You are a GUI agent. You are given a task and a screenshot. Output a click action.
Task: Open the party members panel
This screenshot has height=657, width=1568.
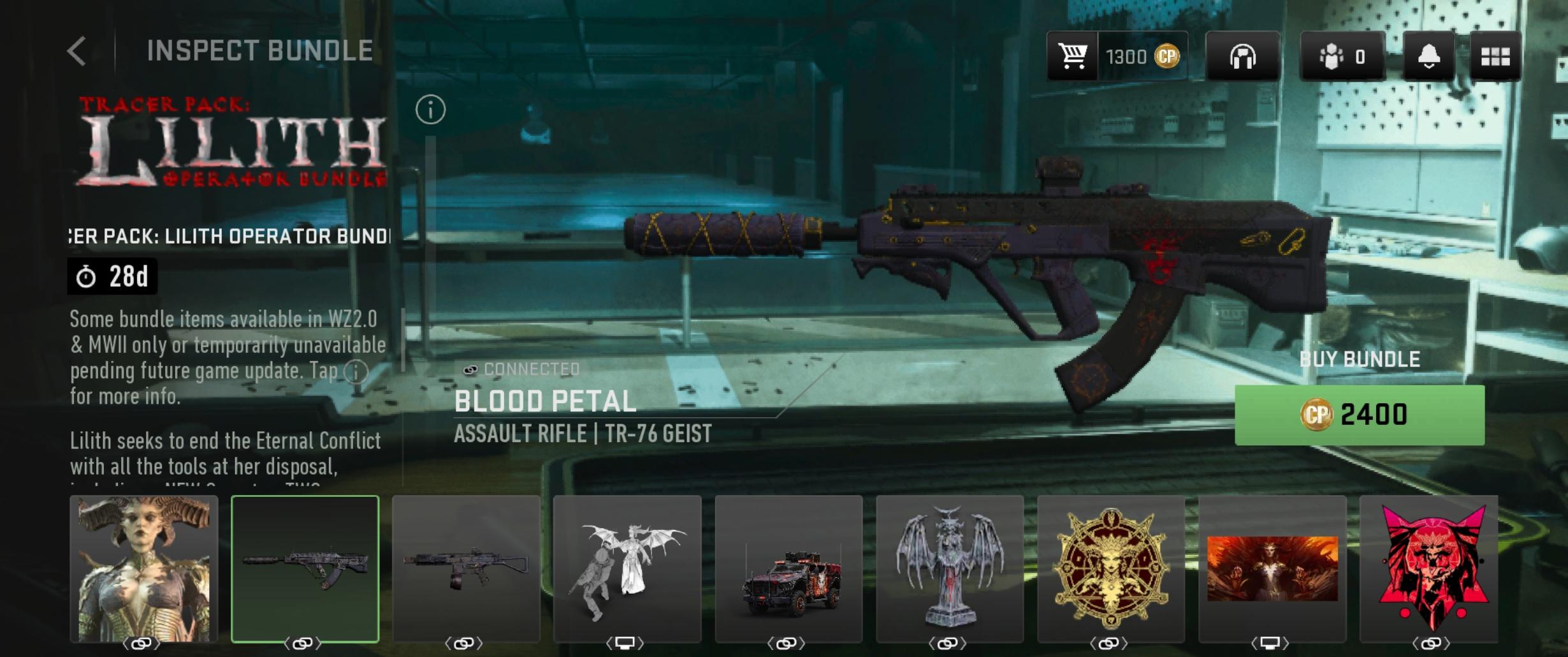coord(1342,57)
